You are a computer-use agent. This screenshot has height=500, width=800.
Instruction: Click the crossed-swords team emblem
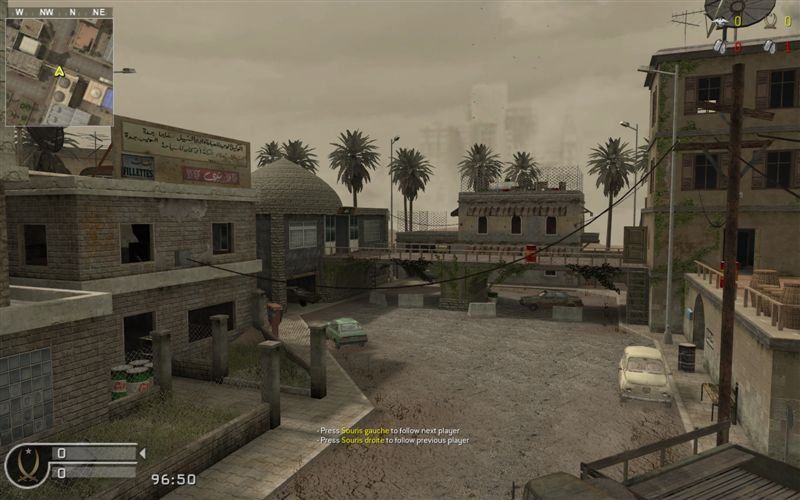26,465
